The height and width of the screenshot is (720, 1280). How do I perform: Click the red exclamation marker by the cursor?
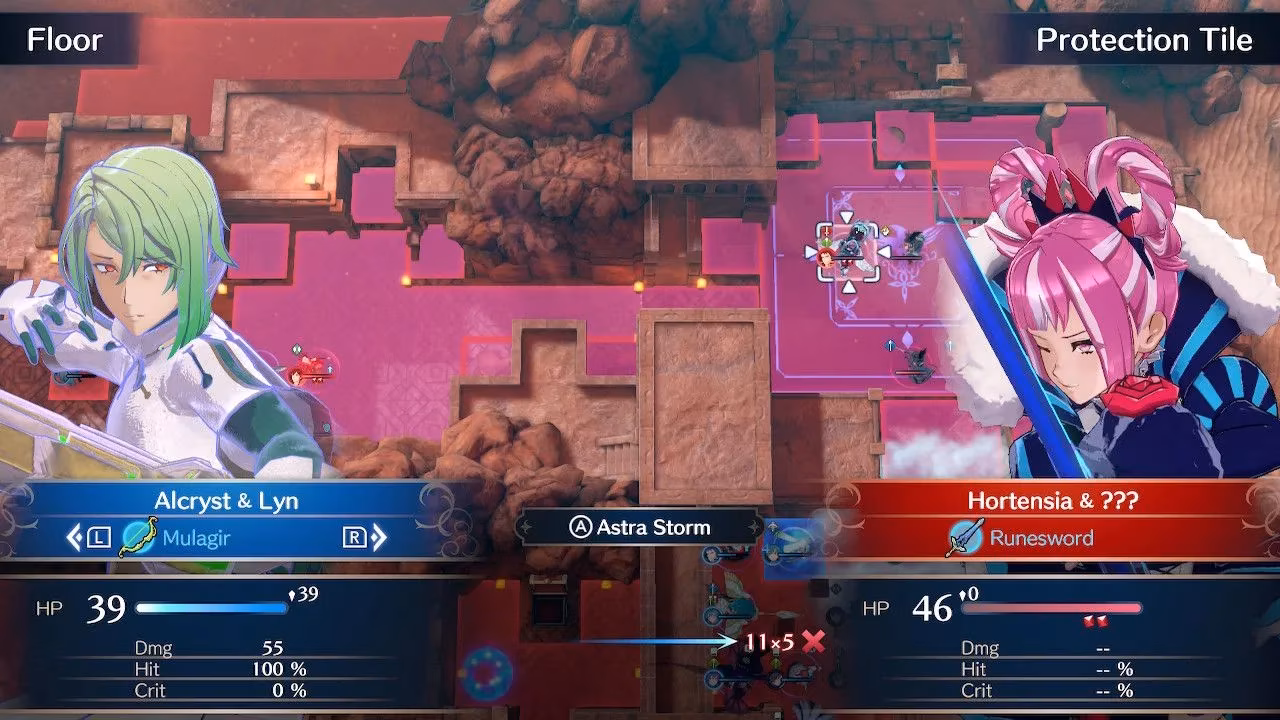pos(826,231)
